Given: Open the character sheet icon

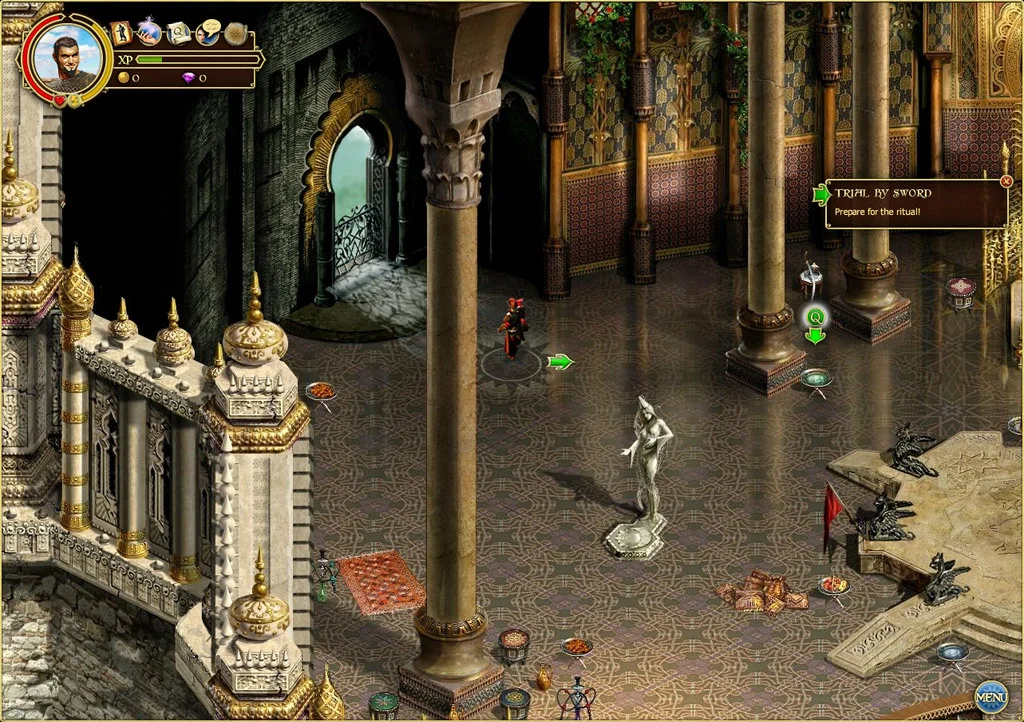Looking at the screenshot, I should (x=121, y=33).
